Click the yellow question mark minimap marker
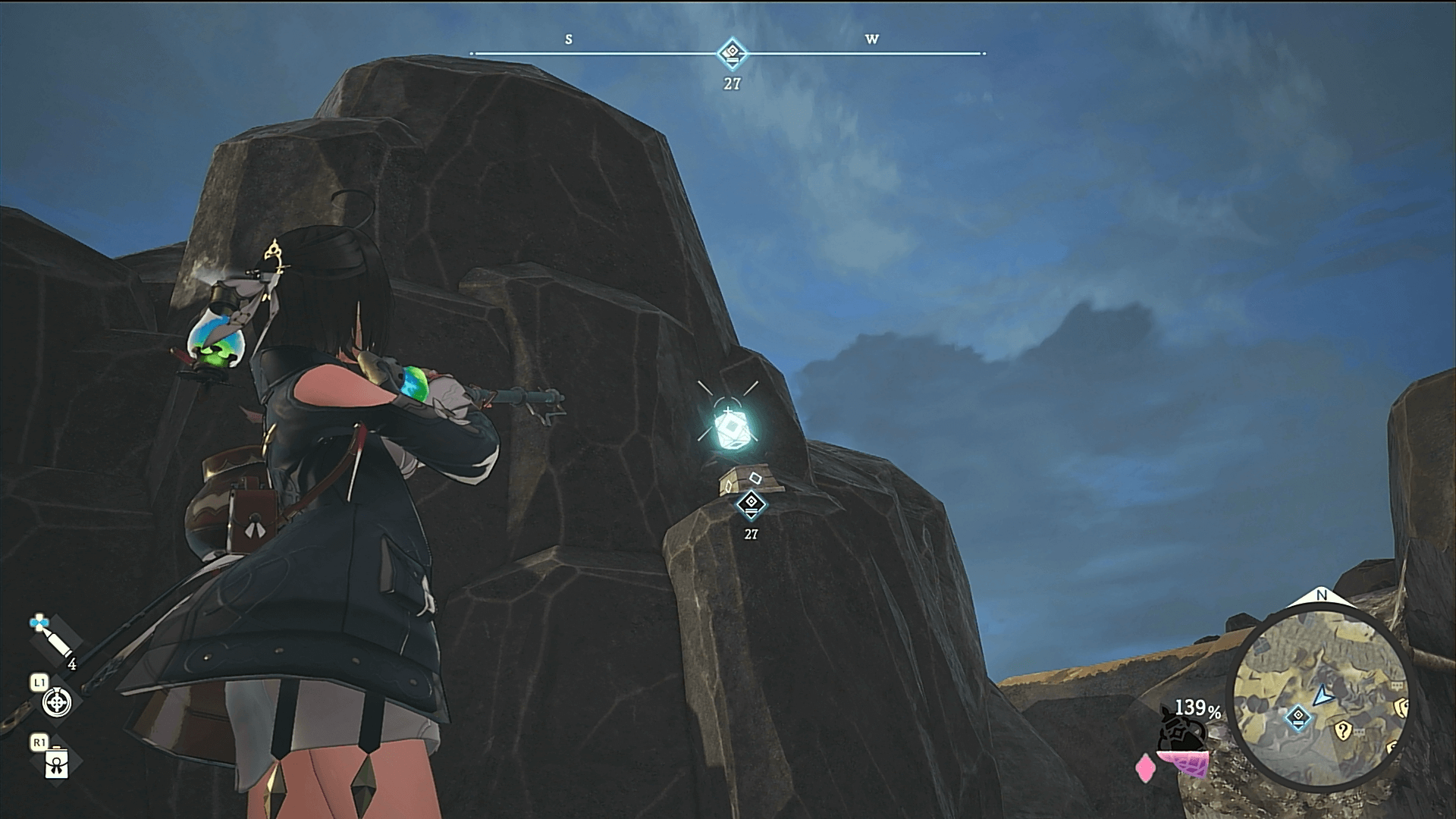This screenshot has height=819, width=1456. pyautogui.click(x=1342, y=731)
